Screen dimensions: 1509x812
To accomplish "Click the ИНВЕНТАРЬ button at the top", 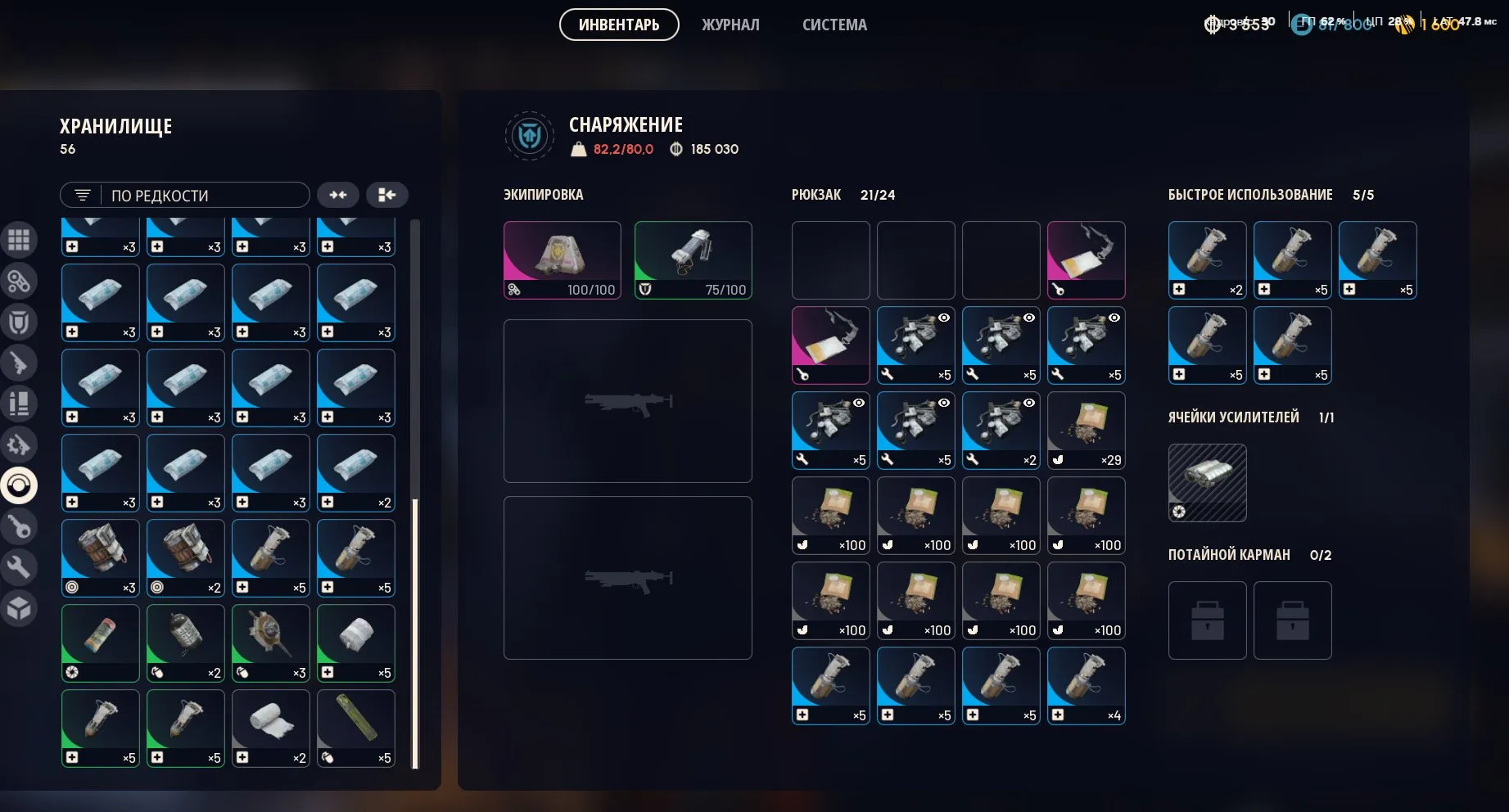I will tap(618, 25).
